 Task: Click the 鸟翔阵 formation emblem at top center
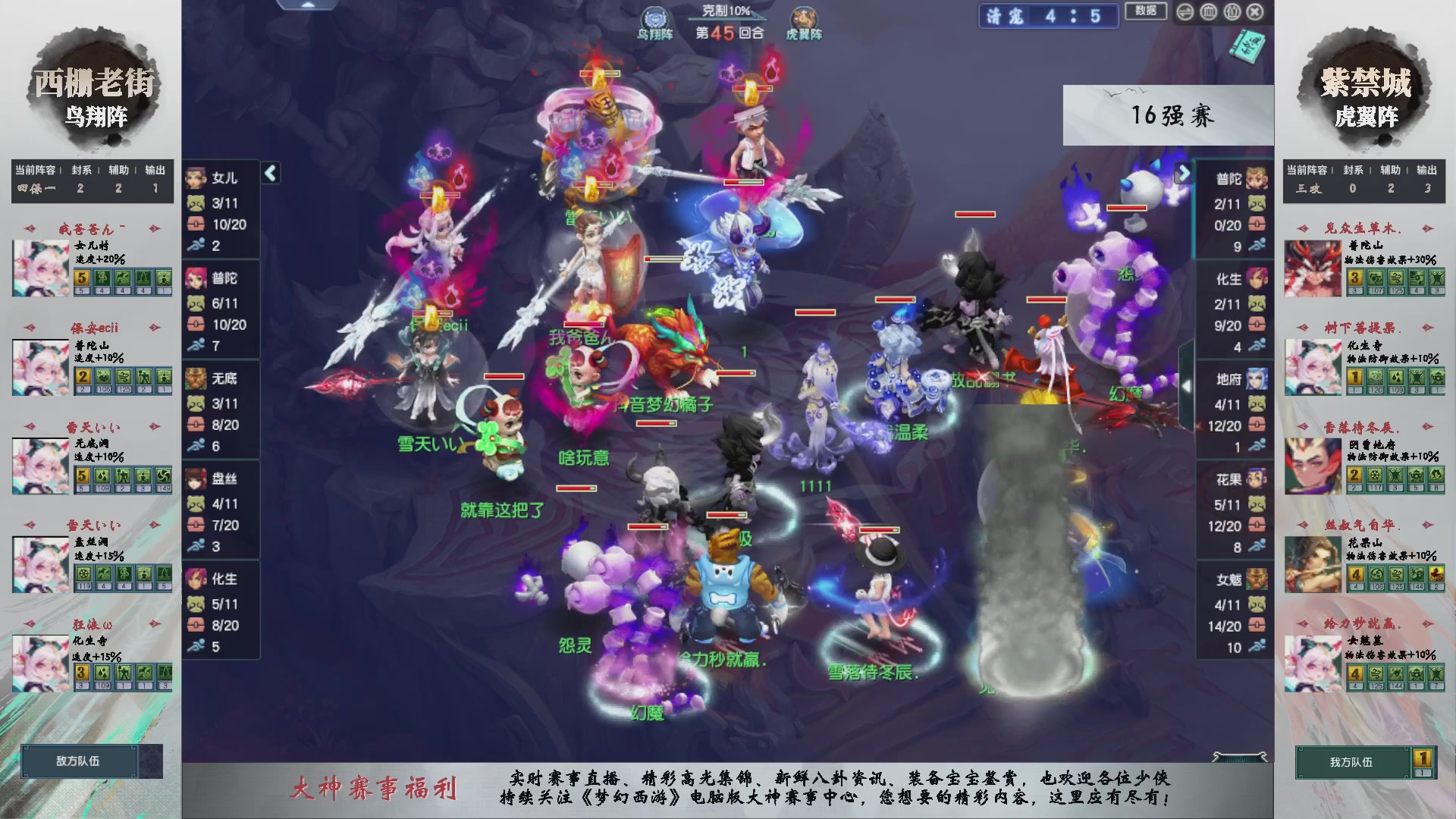click(654, 17)
